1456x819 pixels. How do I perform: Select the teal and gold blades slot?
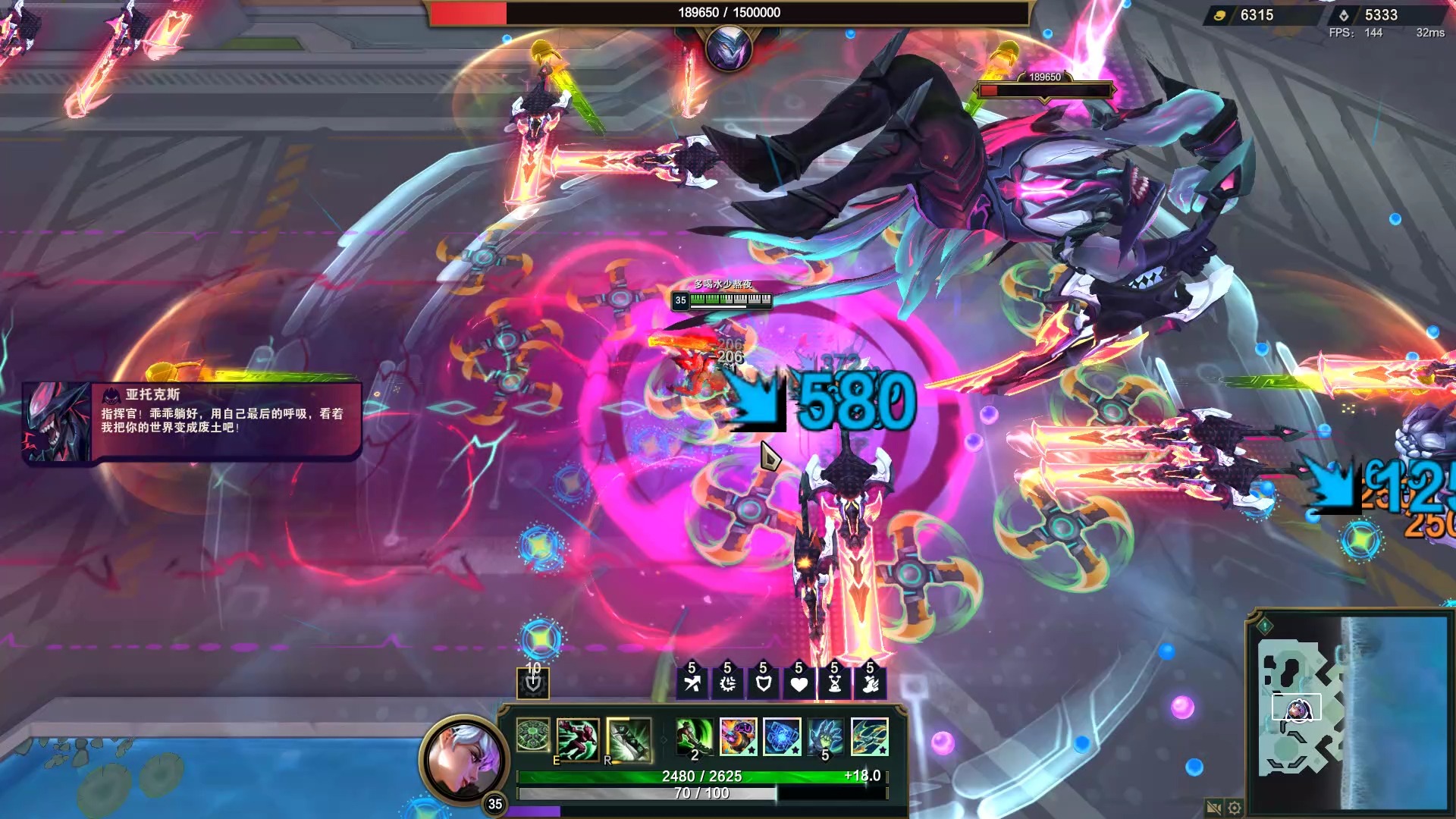(x=870, y=737)
